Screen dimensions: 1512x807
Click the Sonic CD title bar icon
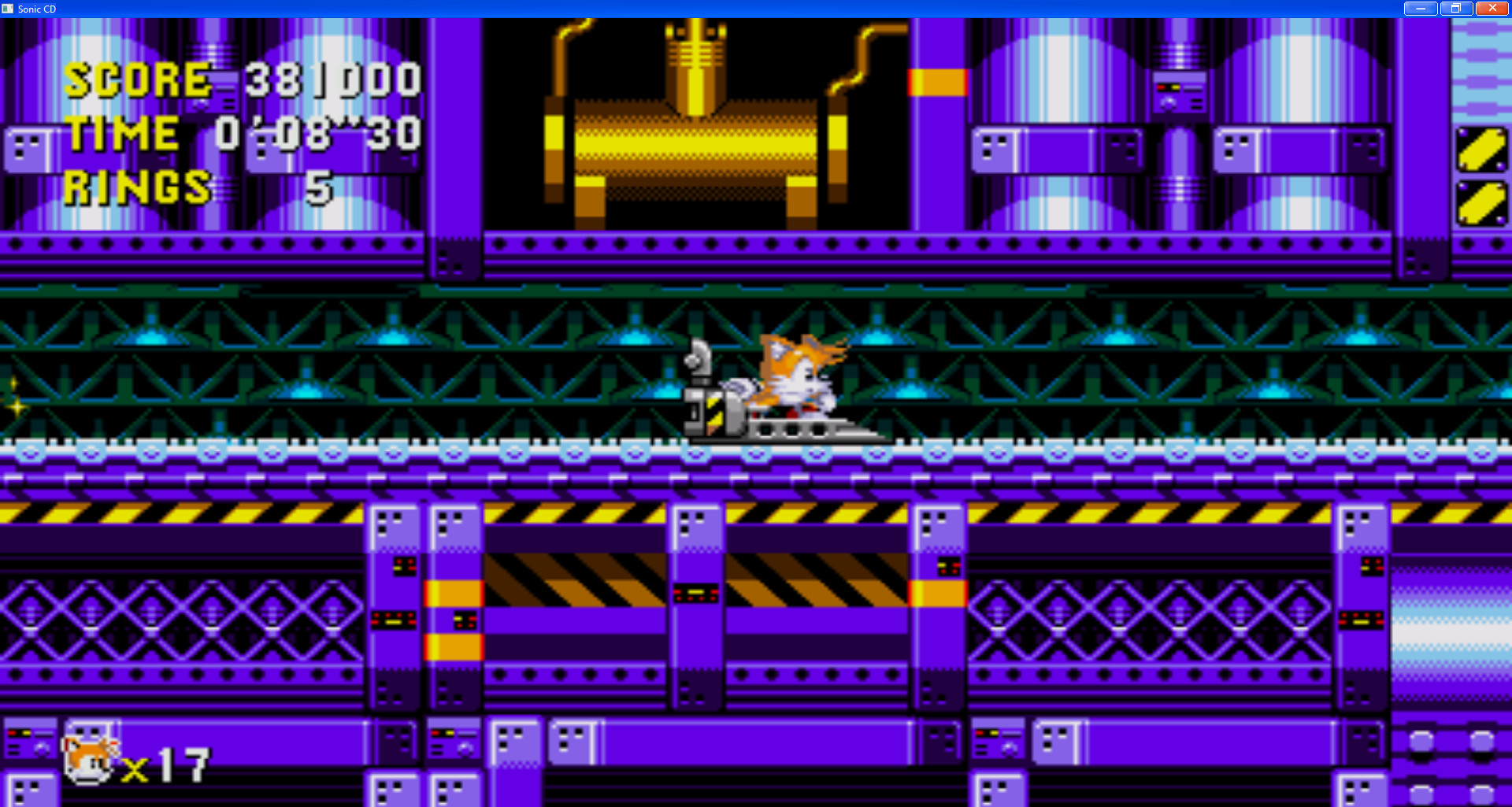pos(9,9)
